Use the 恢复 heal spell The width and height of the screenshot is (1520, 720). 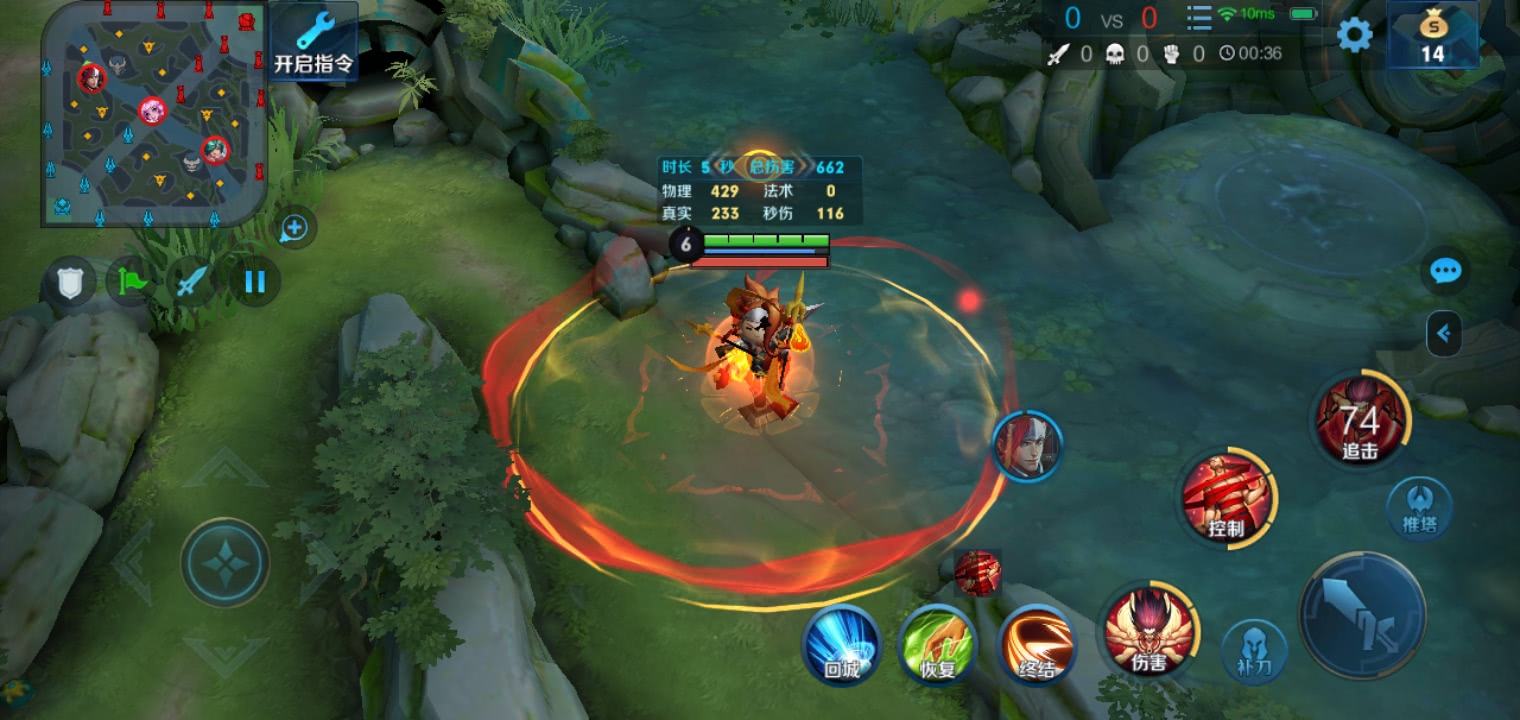click(x=937, y=644)
